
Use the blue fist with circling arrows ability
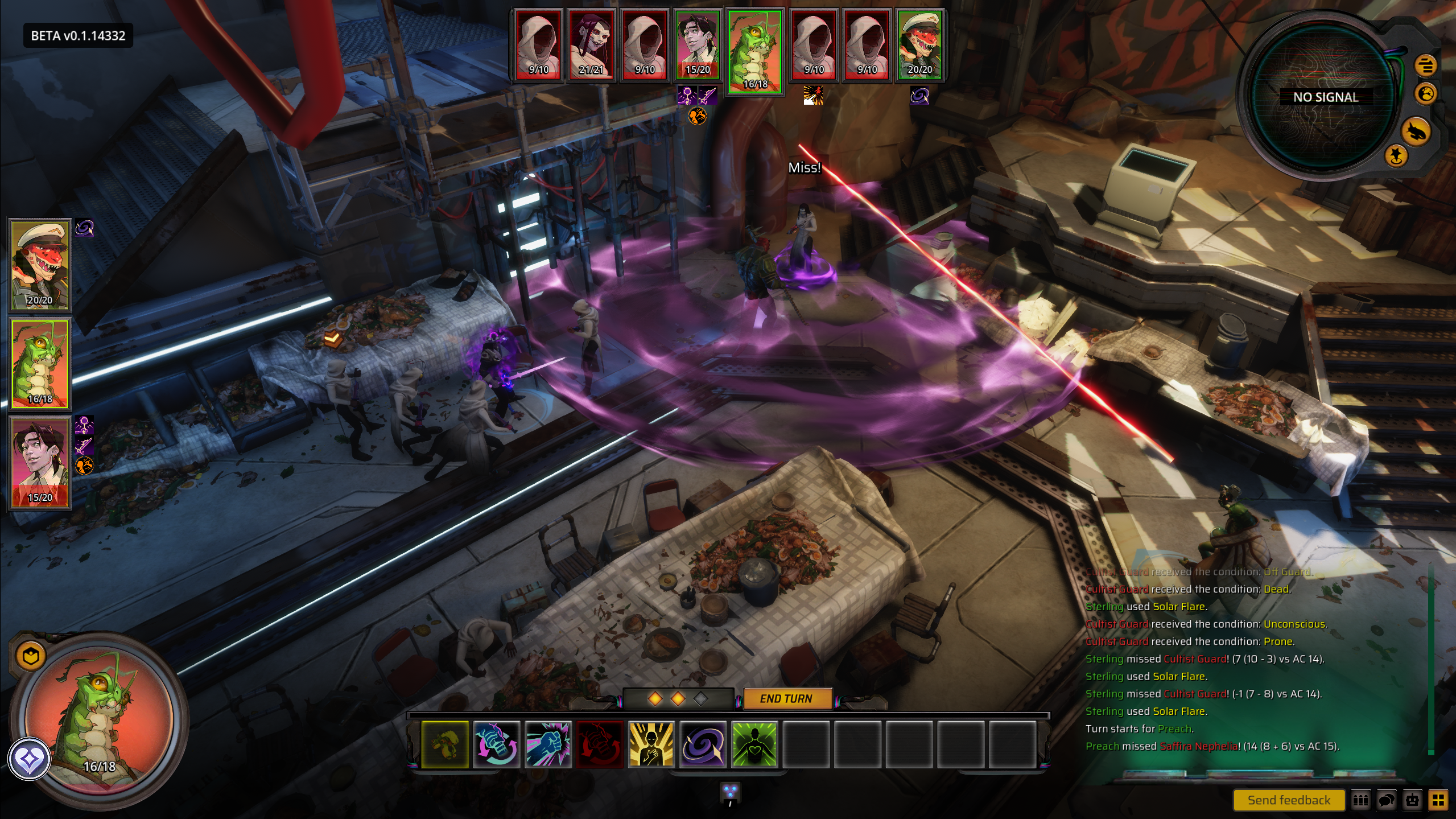coord(496,744)
